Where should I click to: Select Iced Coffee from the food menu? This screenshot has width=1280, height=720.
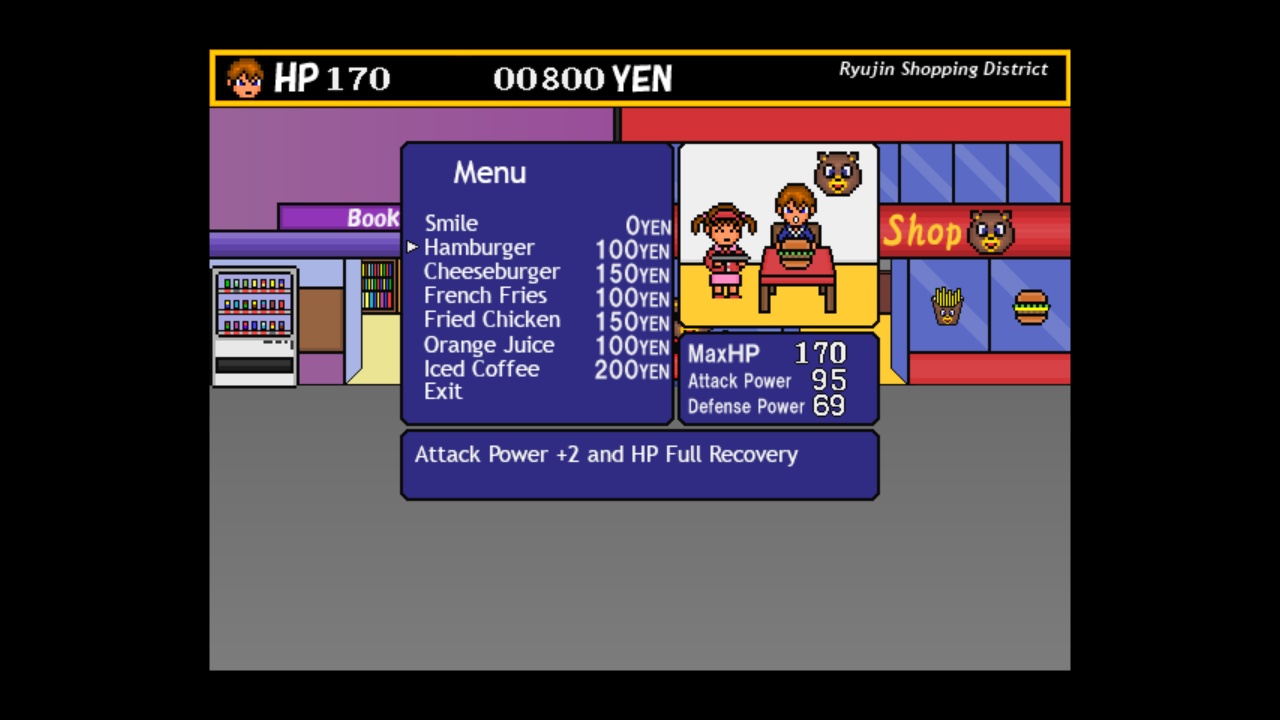tap(482, 368)
